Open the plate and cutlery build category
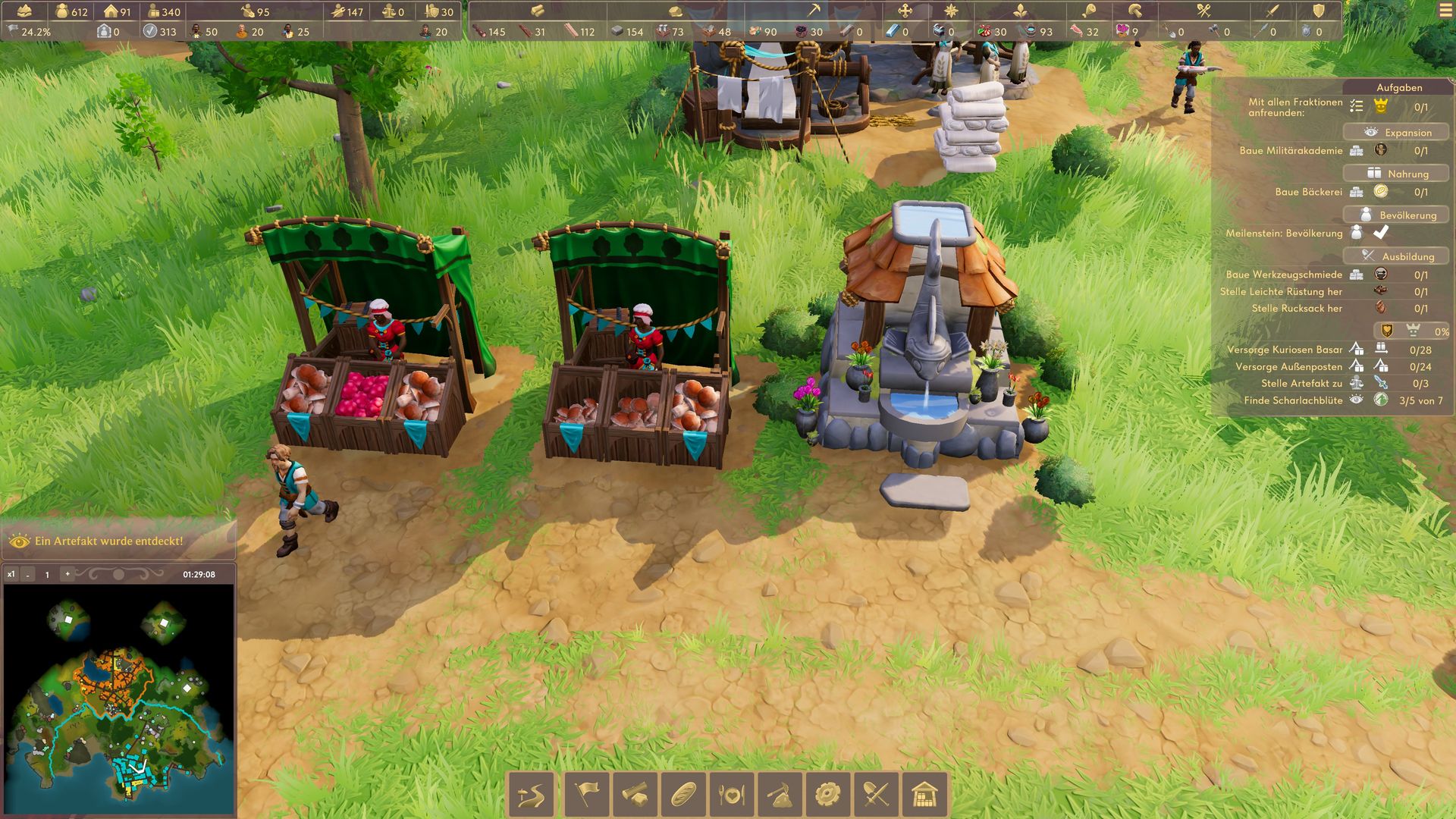 [x=732, y=795]
